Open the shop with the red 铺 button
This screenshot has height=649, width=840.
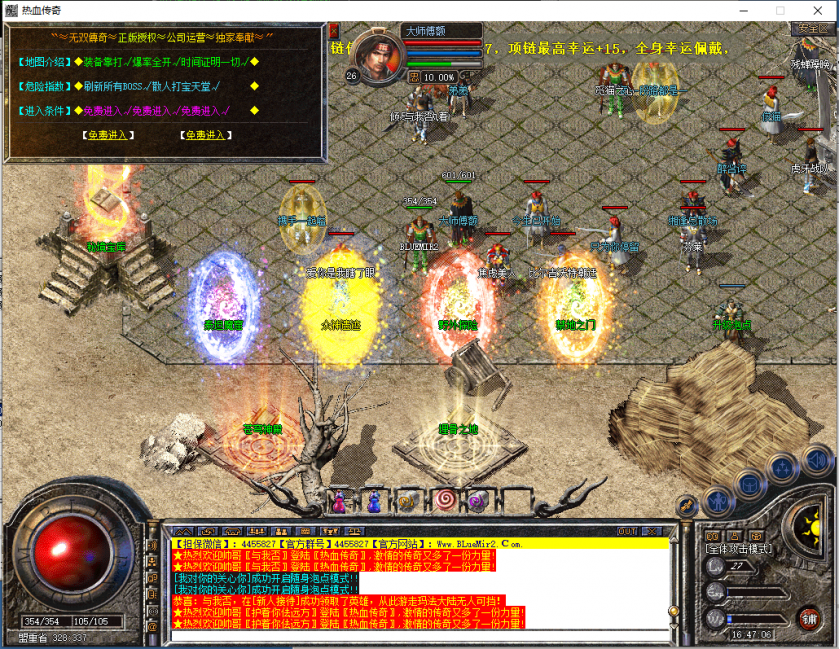click(809, 617)
